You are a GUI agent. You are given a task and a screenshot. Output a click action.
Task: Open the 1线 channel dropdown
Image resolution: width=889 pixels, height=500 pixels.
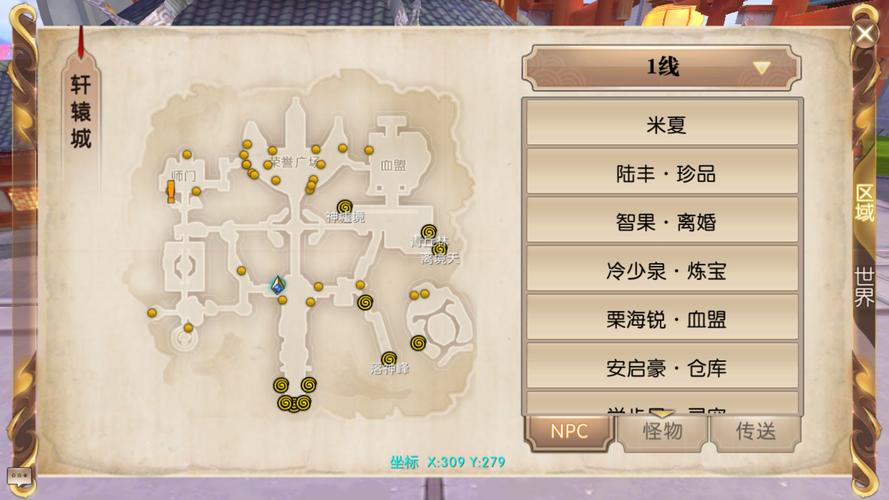[661, 68]
